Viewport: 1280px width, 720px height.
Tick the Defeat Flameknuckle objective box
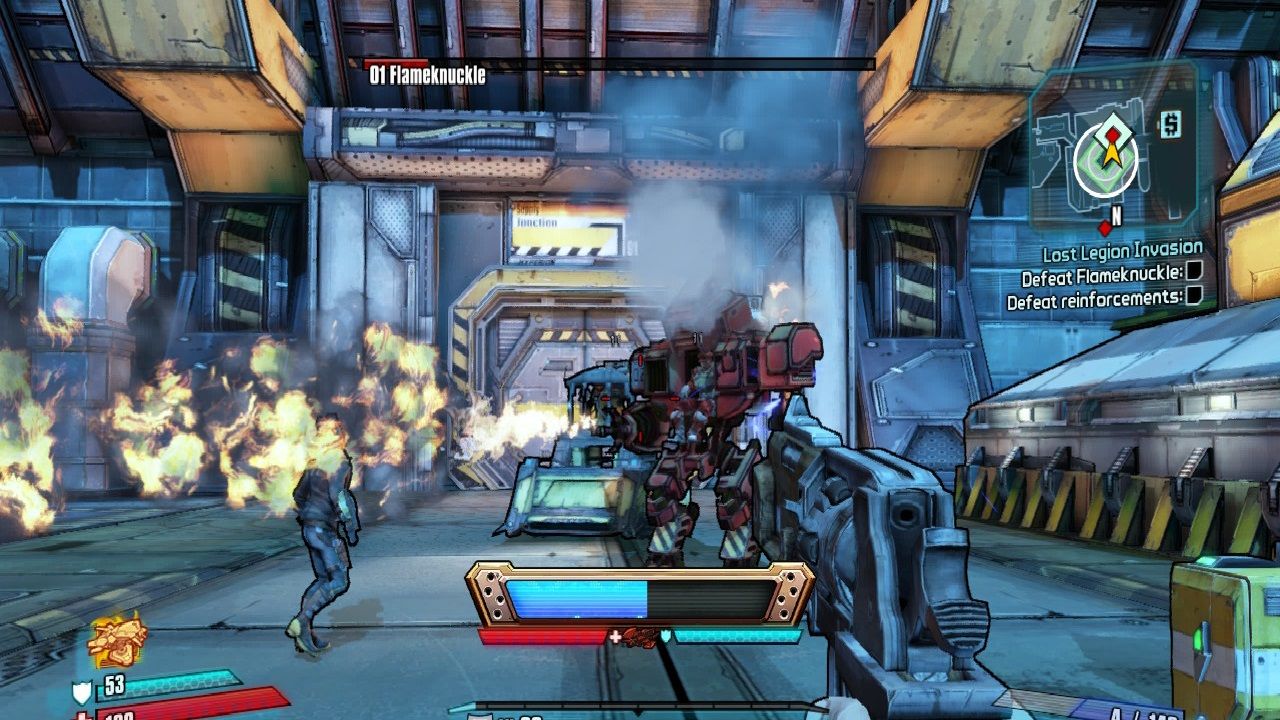pos(1193,273)
